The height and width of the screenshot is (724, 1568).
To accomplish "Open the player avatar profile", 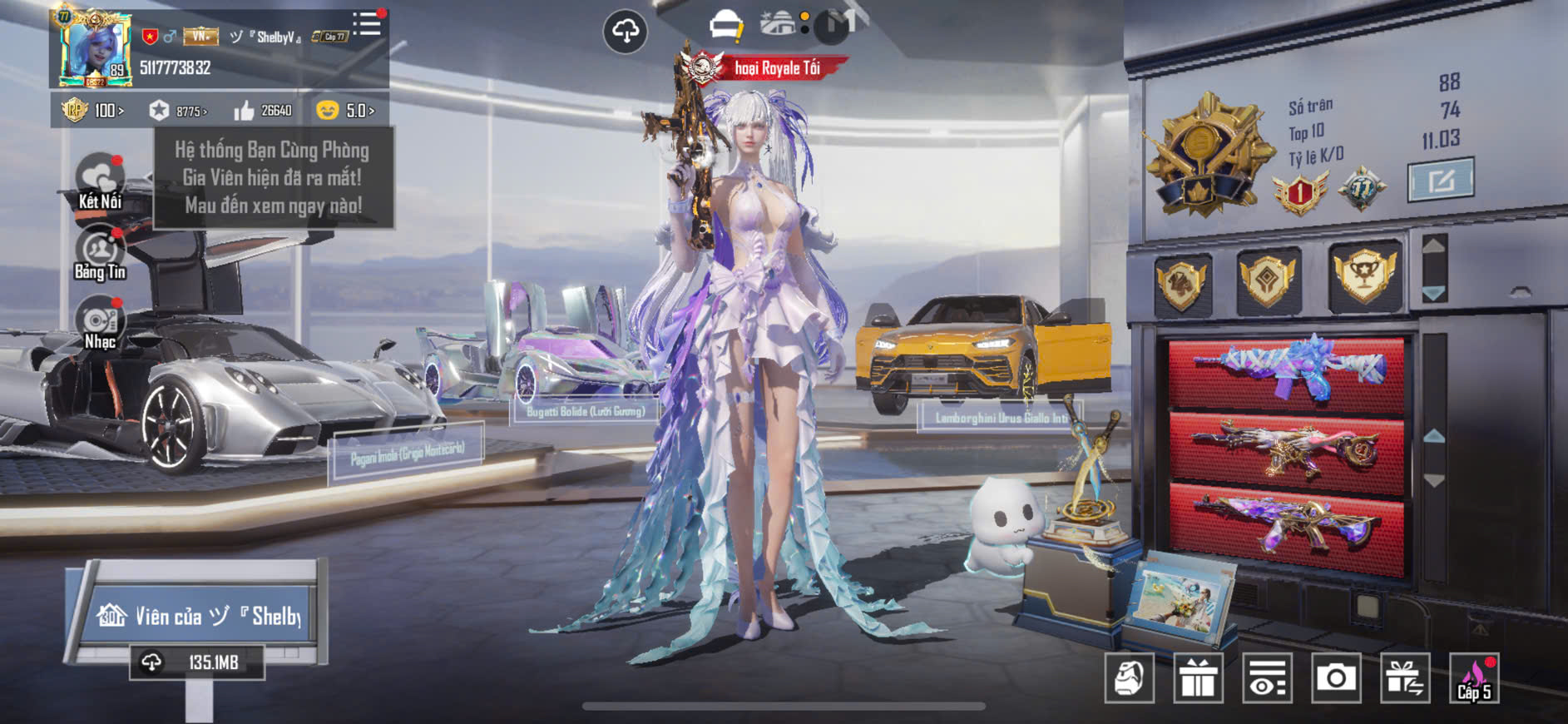I will pyautogui.click(x=95, y=49).
